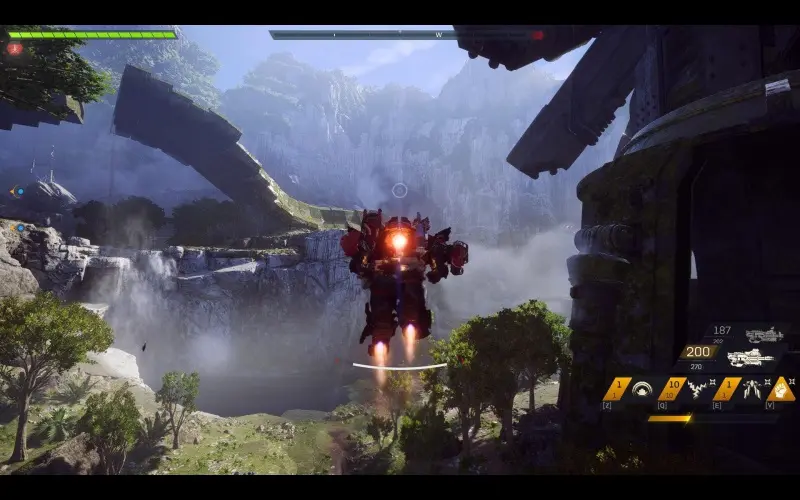Activate the orange fist ability triangle

coord(781,389)
